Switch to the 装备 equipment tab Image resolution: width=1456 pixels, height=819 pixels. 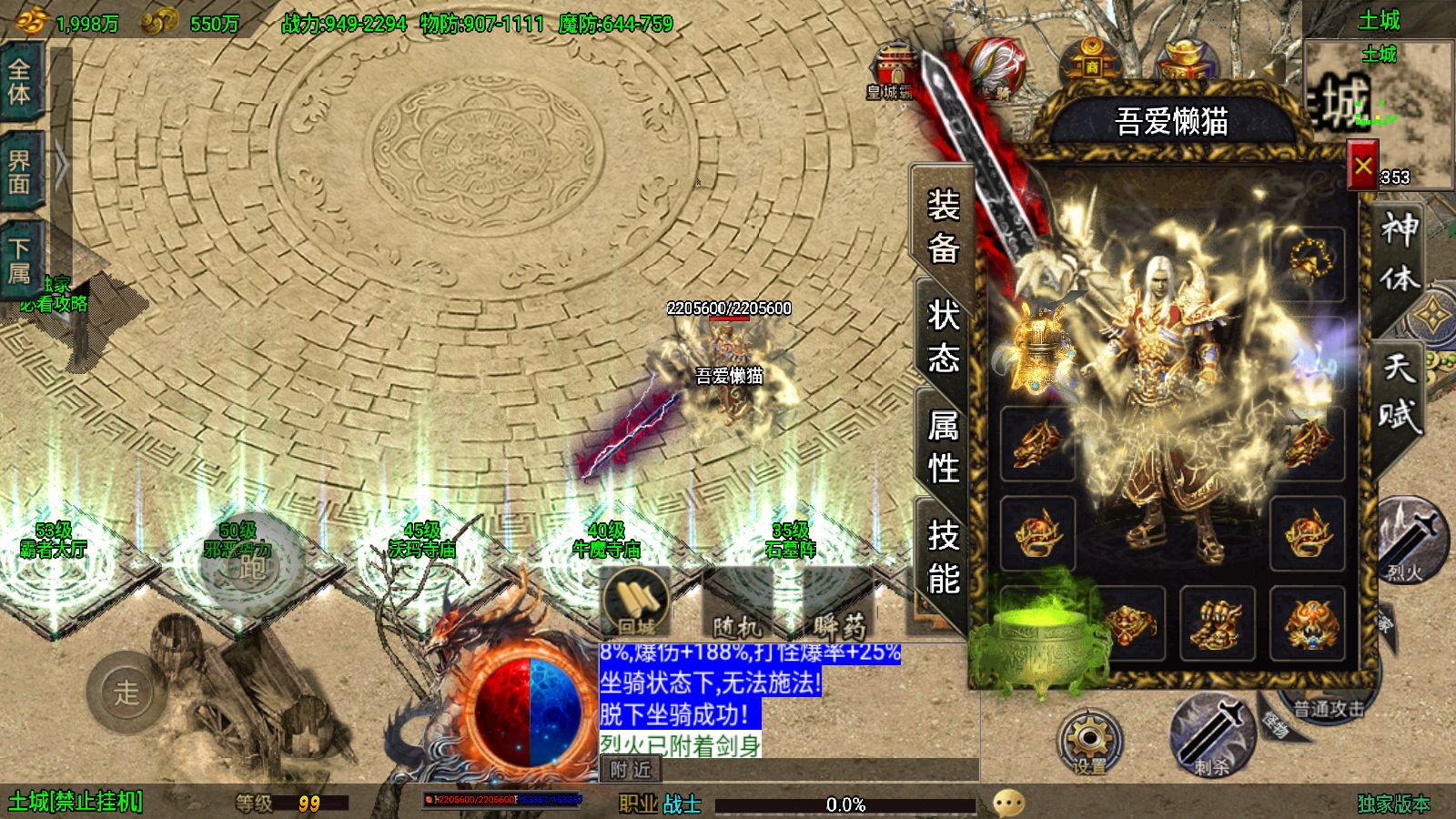[x=943, y=225]
